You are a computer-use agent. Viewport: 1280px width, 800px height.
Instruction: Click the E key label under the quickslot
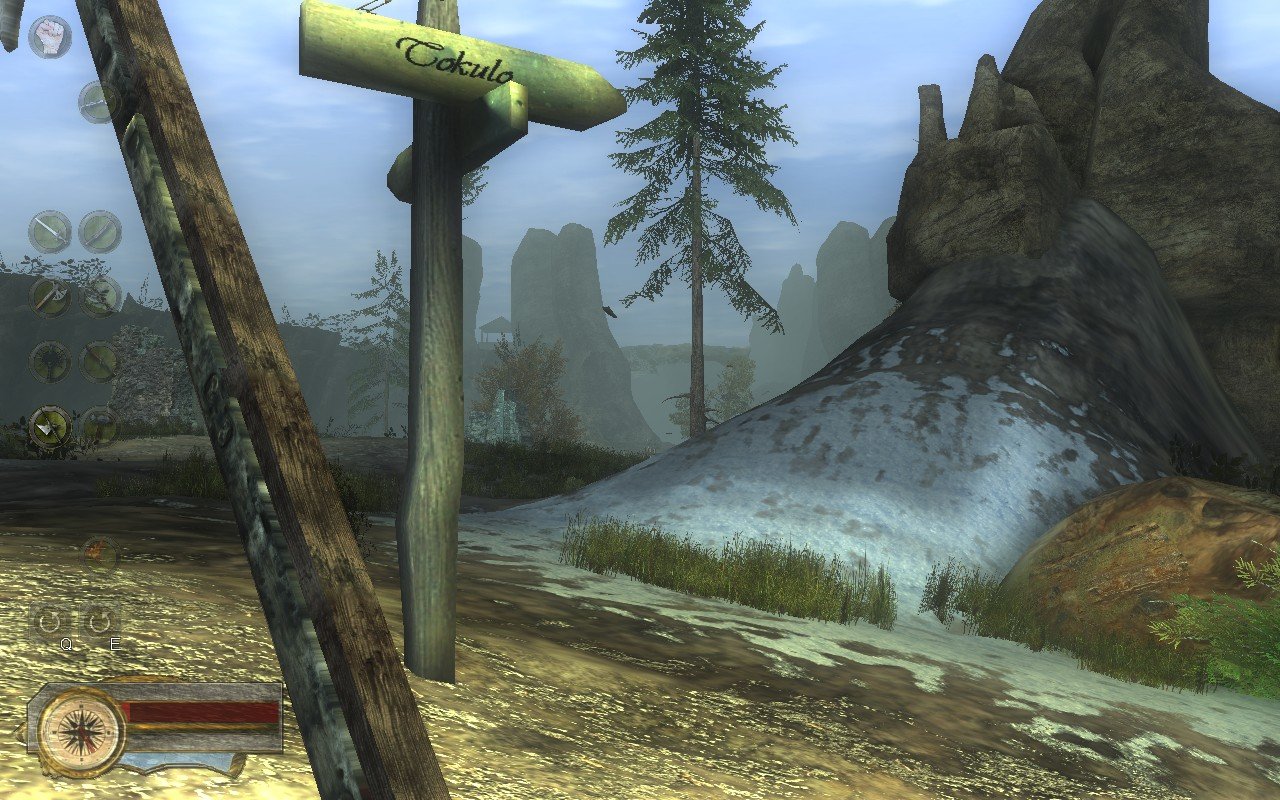click(115, 643)
